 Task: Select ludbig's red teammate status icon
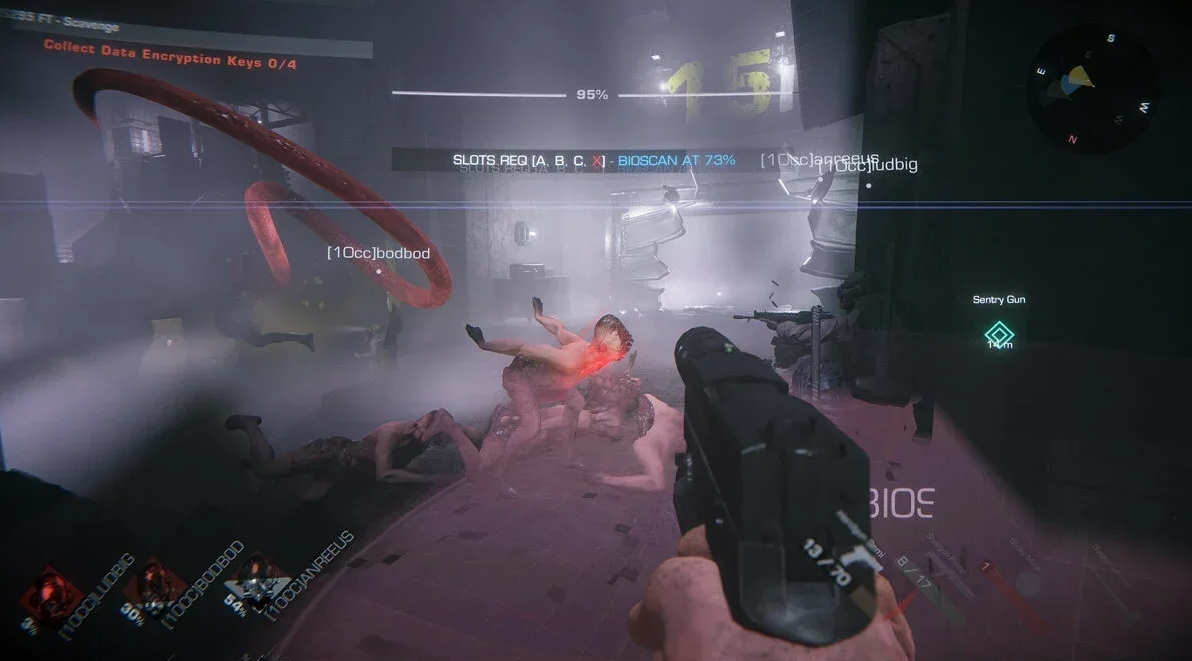coord(46,590)
